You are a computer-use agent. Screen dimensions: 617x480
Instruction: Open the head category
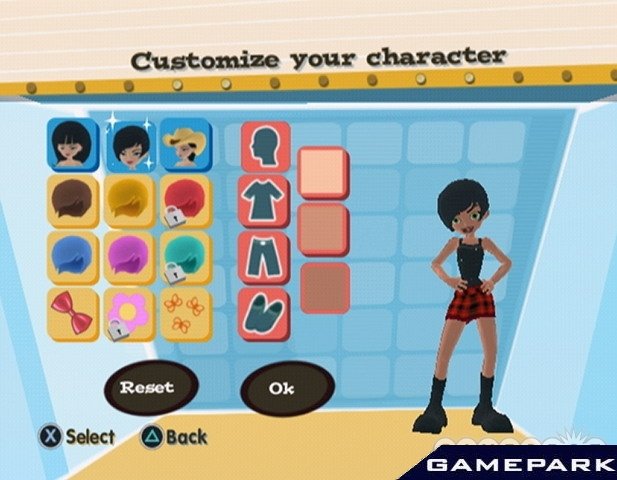pyautogui.click(x=265, y=147)
